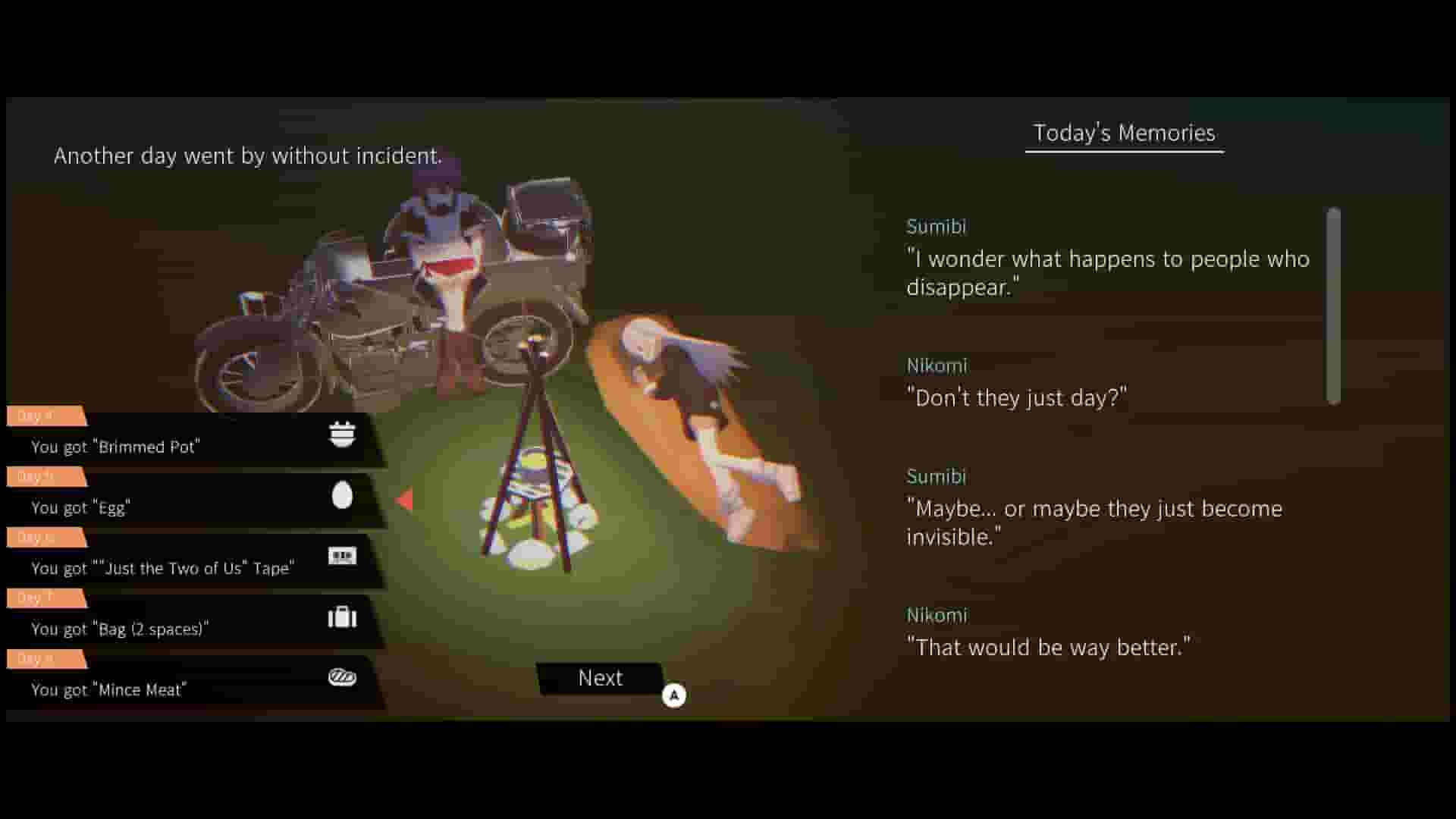
Task: Click the Brimmed Pot icon
Action: [343, 435]
